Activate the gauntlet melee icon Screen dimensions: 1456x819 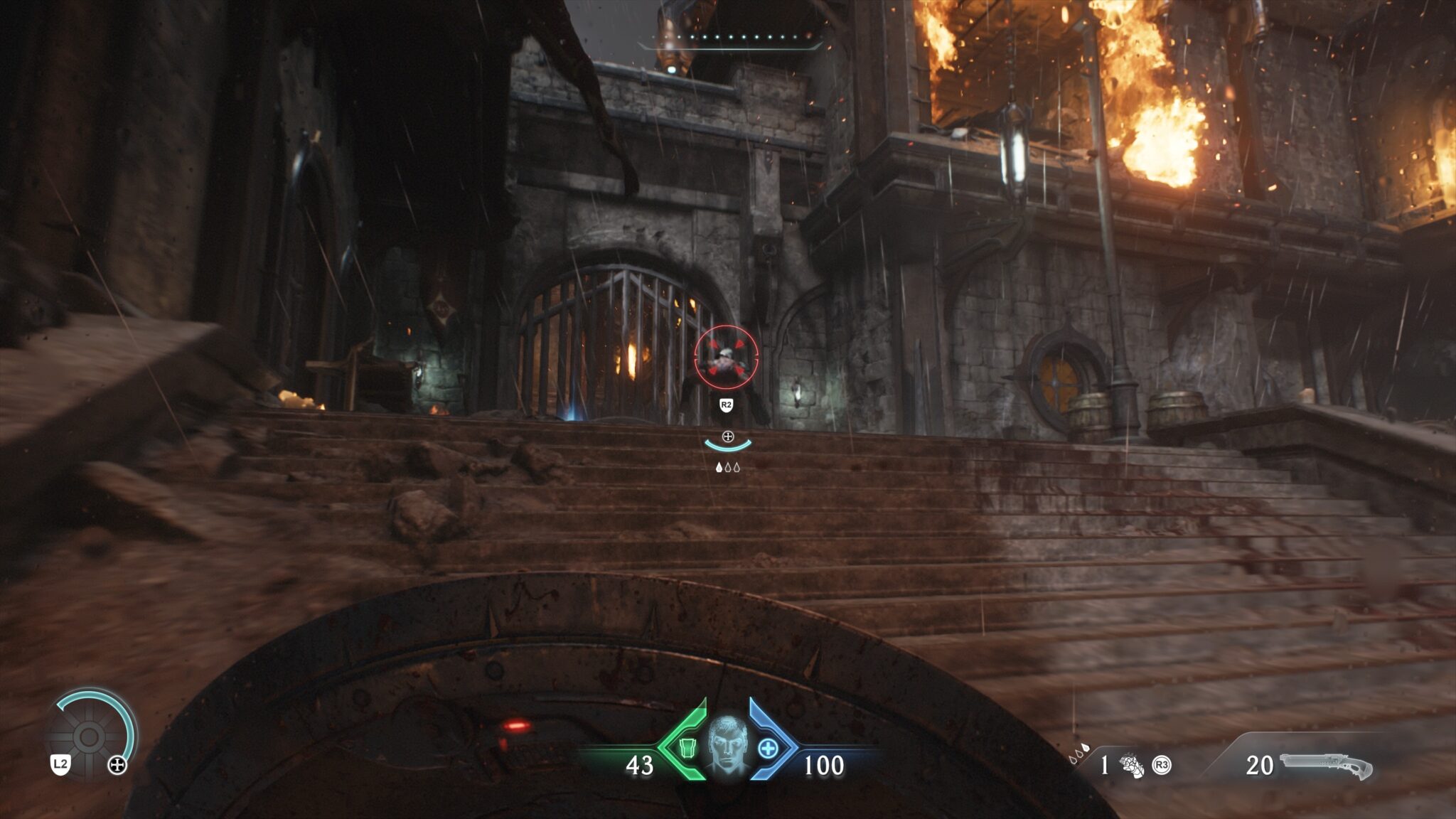click(1132, 766)
